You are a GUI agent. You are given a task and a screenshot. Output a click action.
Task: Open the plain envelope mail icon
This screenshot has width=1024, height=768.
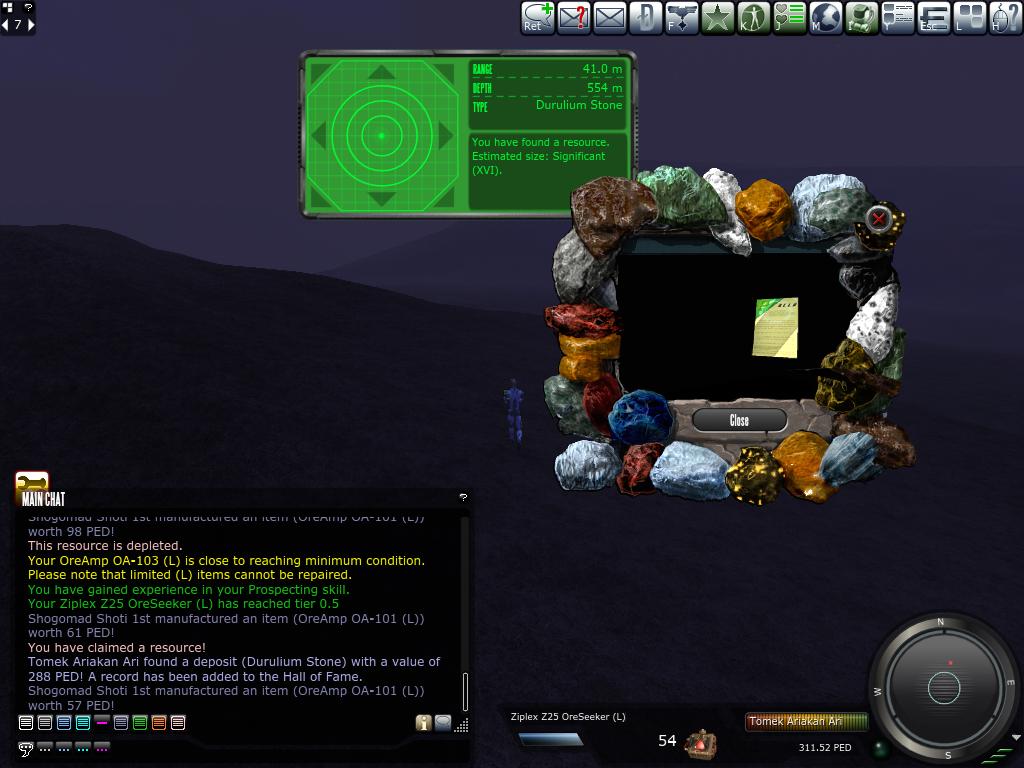609,17
